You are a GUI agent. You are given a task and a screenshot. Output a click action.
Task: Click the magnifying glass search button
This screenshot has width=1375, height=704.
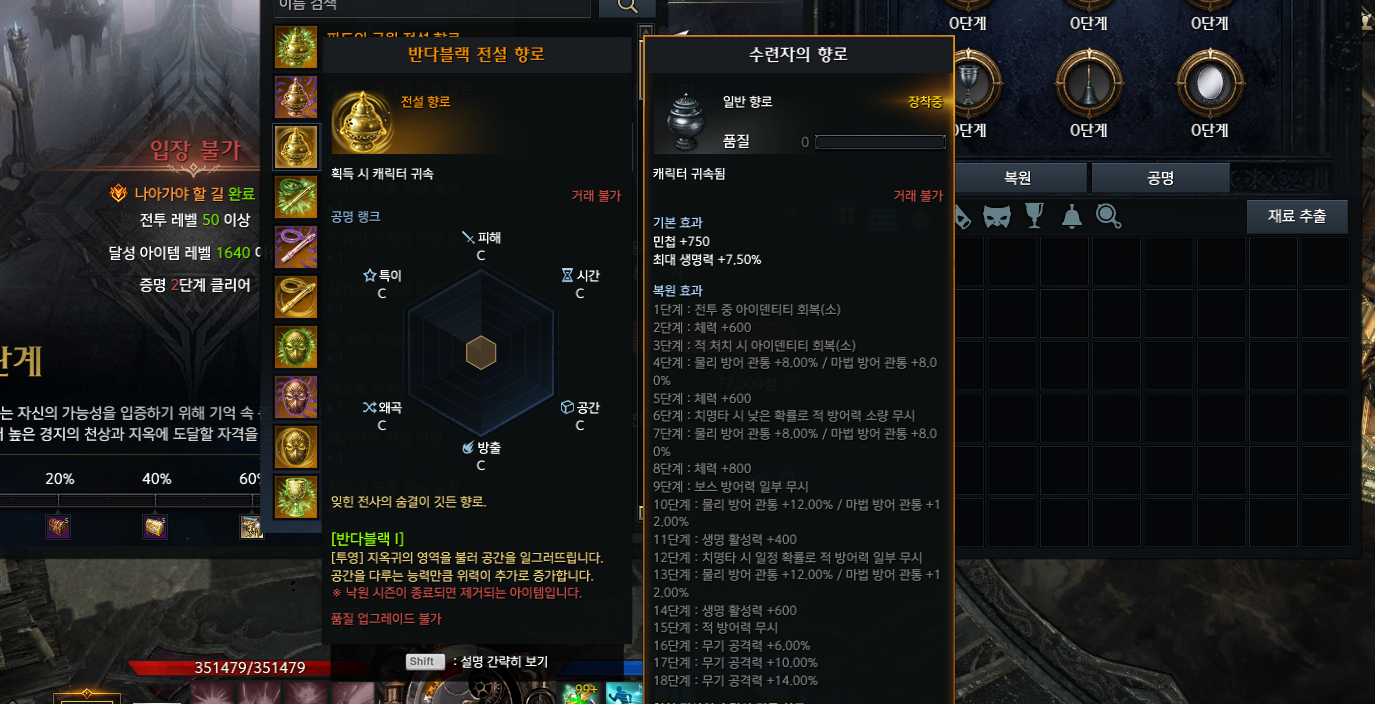click(627, 7)
